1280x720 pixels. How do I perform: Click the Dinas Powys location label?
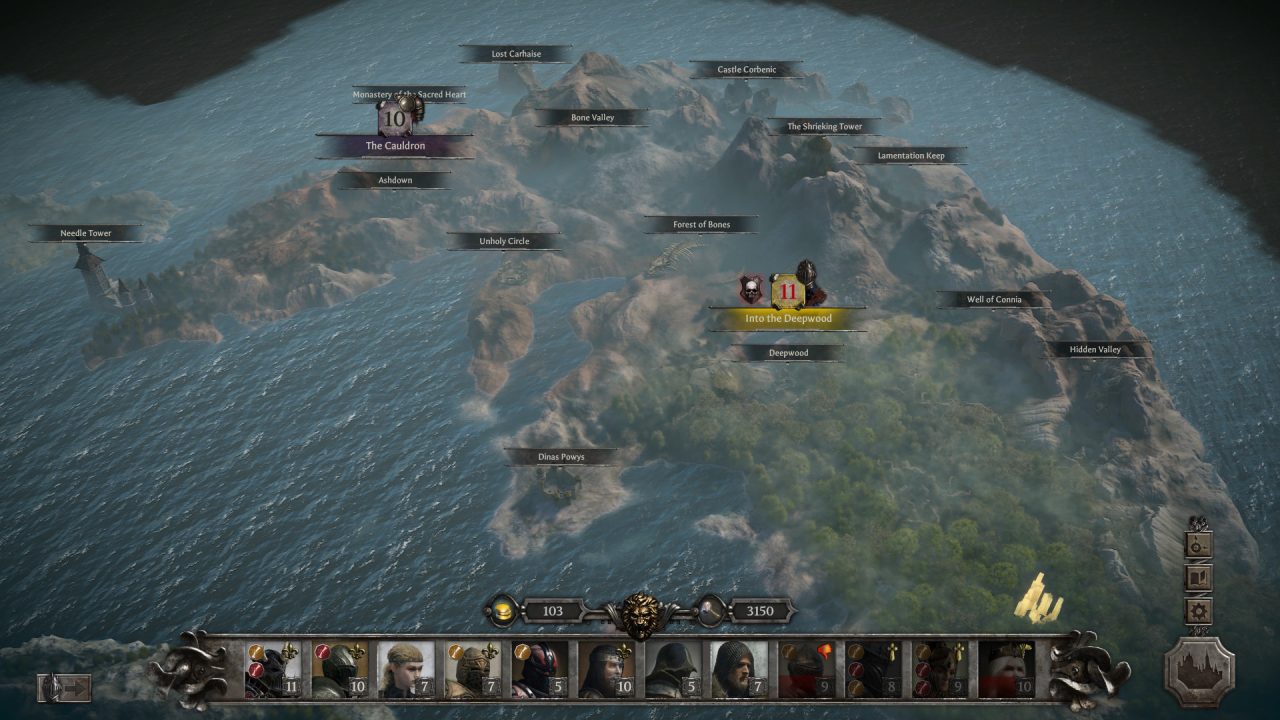coord(561,457)
